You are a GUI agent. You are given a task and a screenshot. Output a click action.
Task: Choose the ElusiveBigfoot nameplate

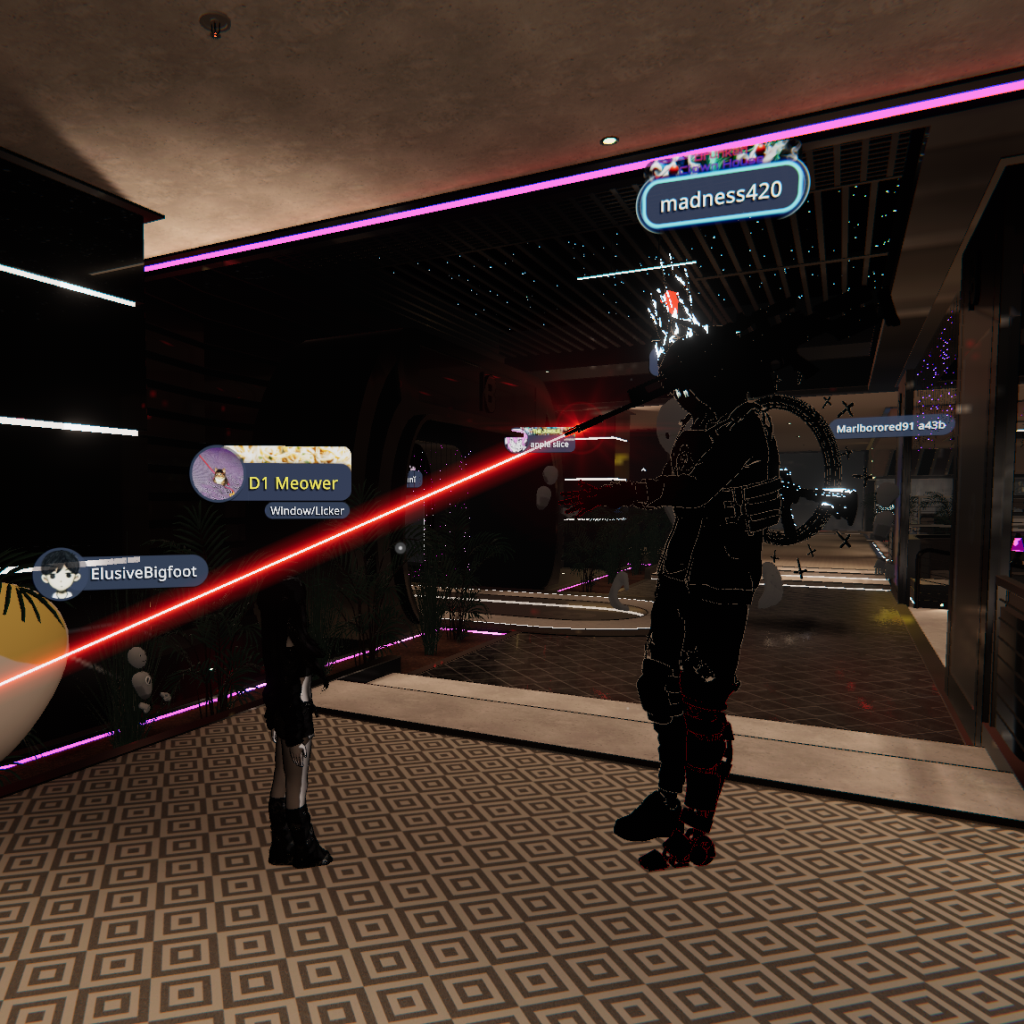(121, 573)
